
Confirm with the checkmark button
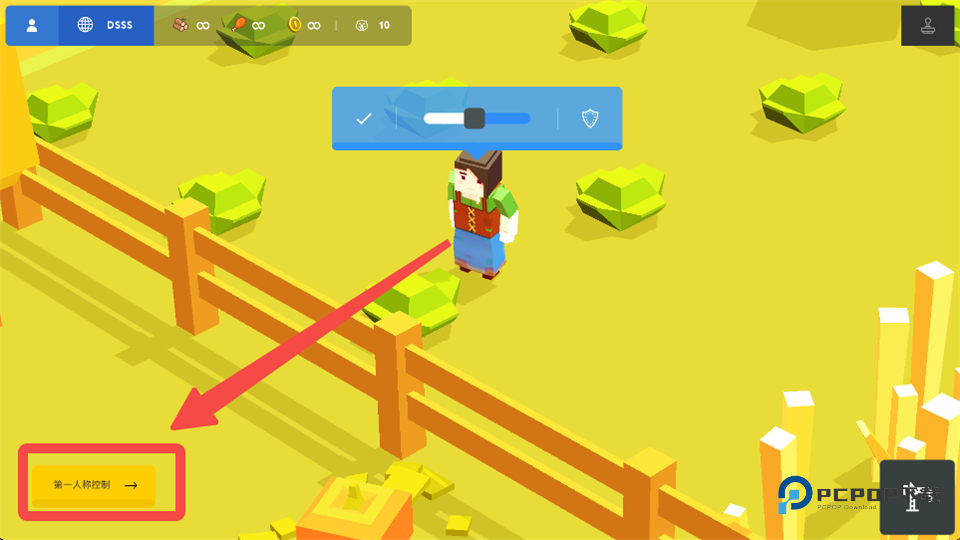coord(364,119)
